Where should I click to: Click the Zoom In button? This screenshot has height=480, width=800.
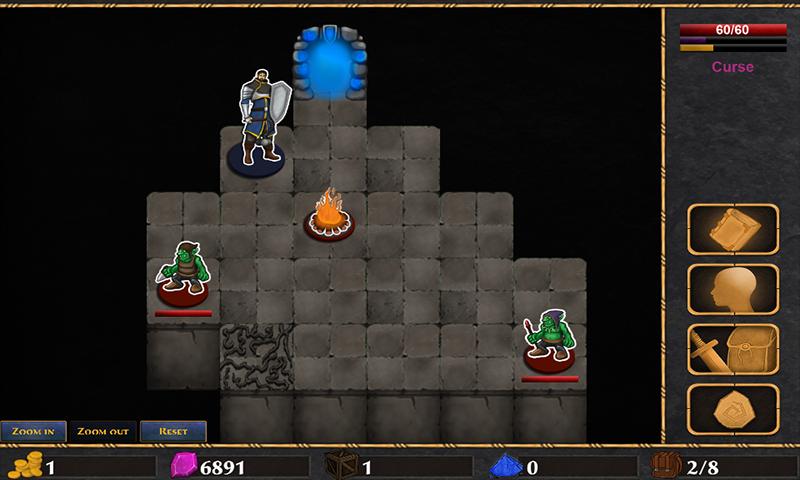(34, 431)
